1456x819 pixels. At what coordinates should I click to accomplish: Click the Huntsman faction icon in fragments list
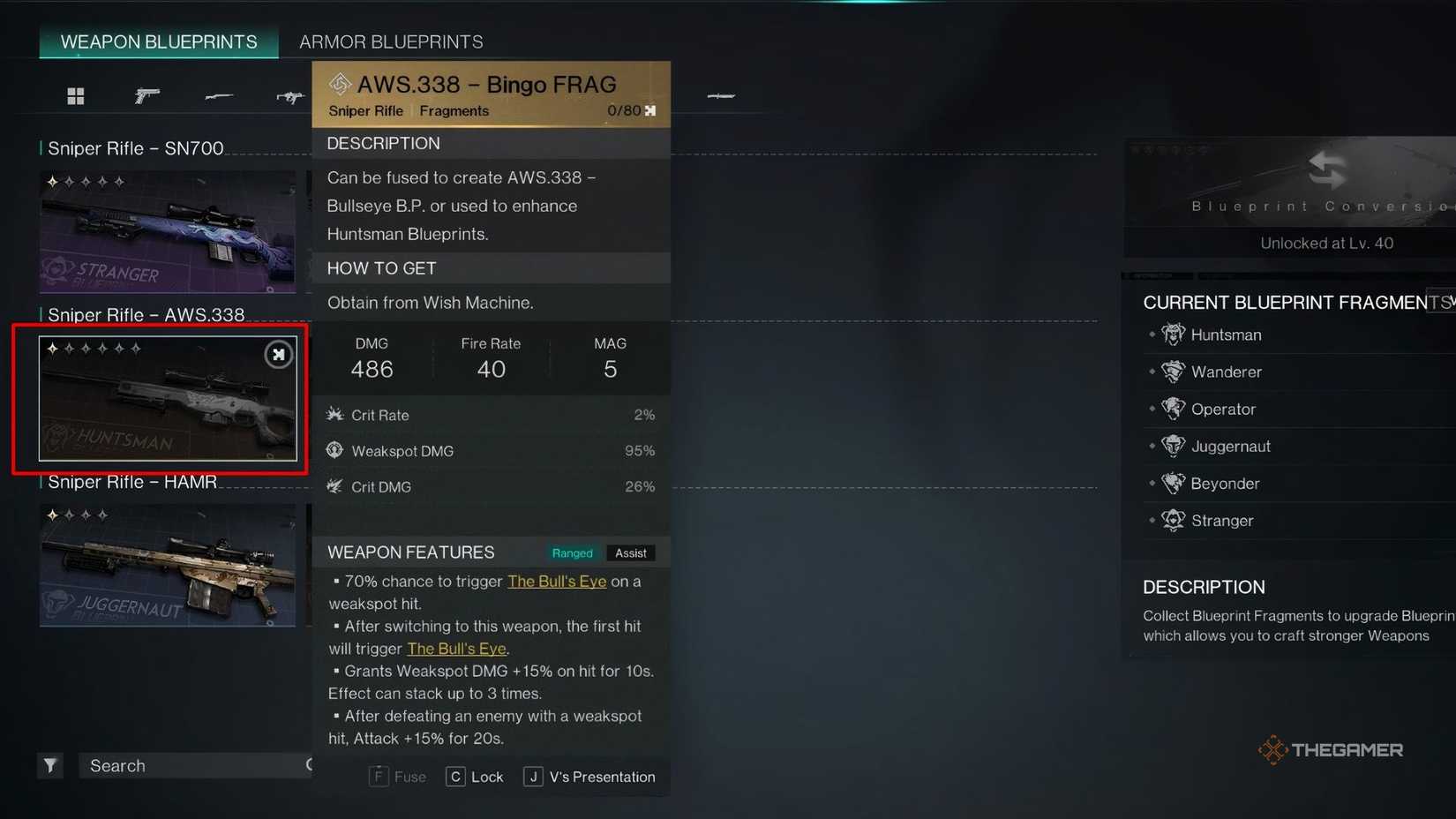pos(1173,334)
